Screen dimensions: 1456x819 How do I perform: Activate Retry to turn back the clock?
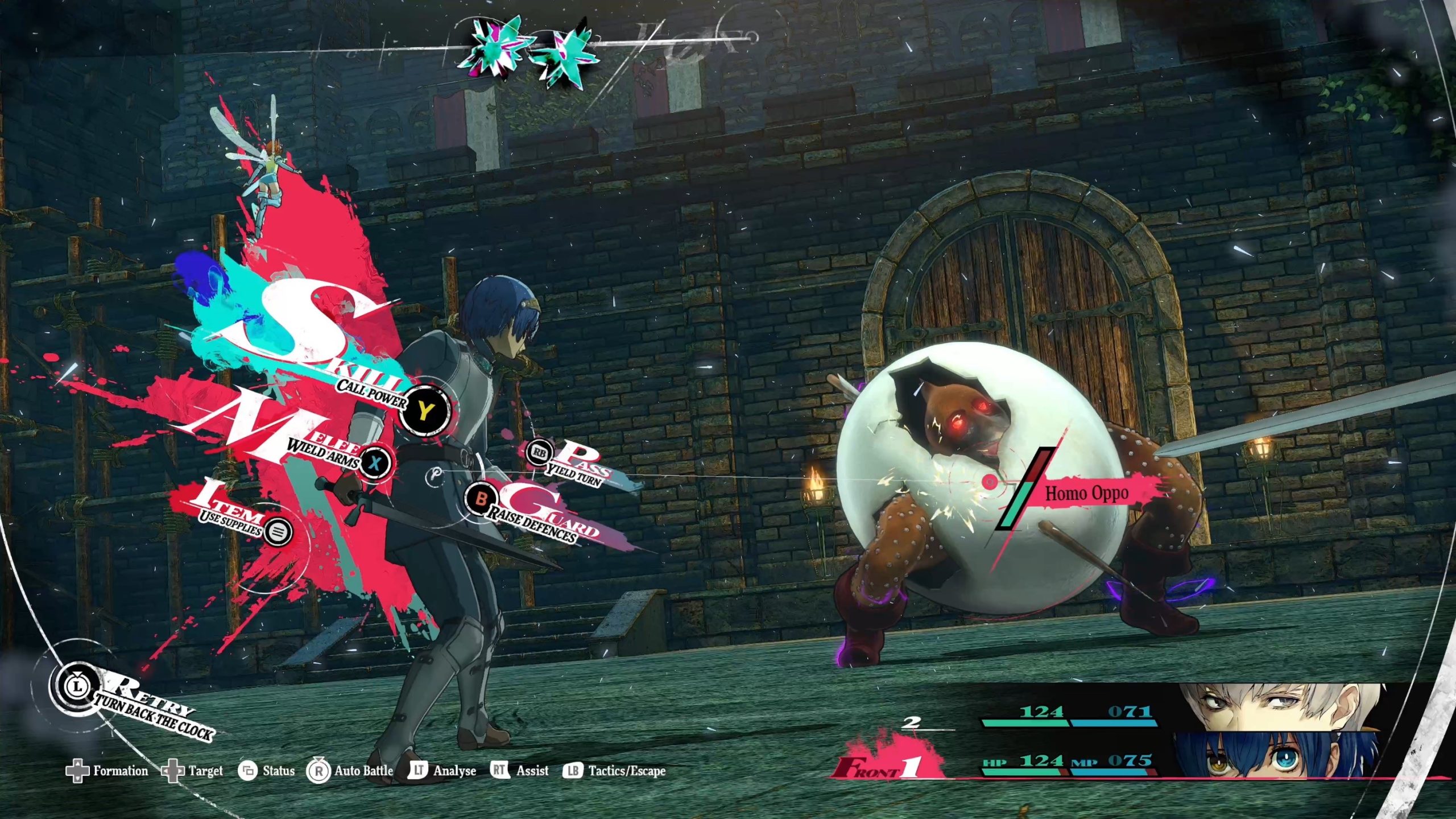pyautogui.click(x=76, y=686)
